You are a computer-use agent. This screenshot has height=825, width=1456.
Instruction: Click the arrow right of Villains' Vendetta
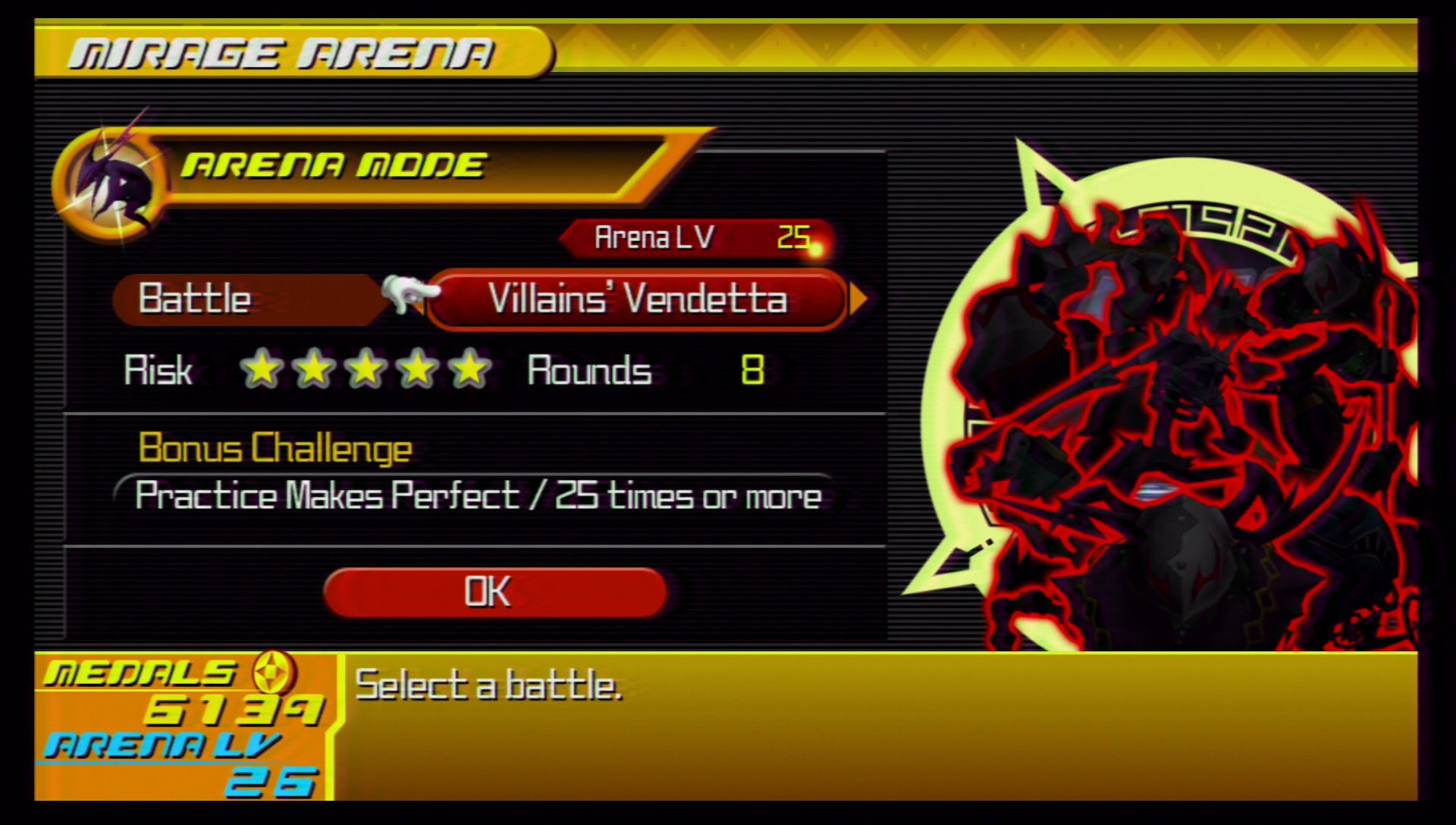(858, 299)
